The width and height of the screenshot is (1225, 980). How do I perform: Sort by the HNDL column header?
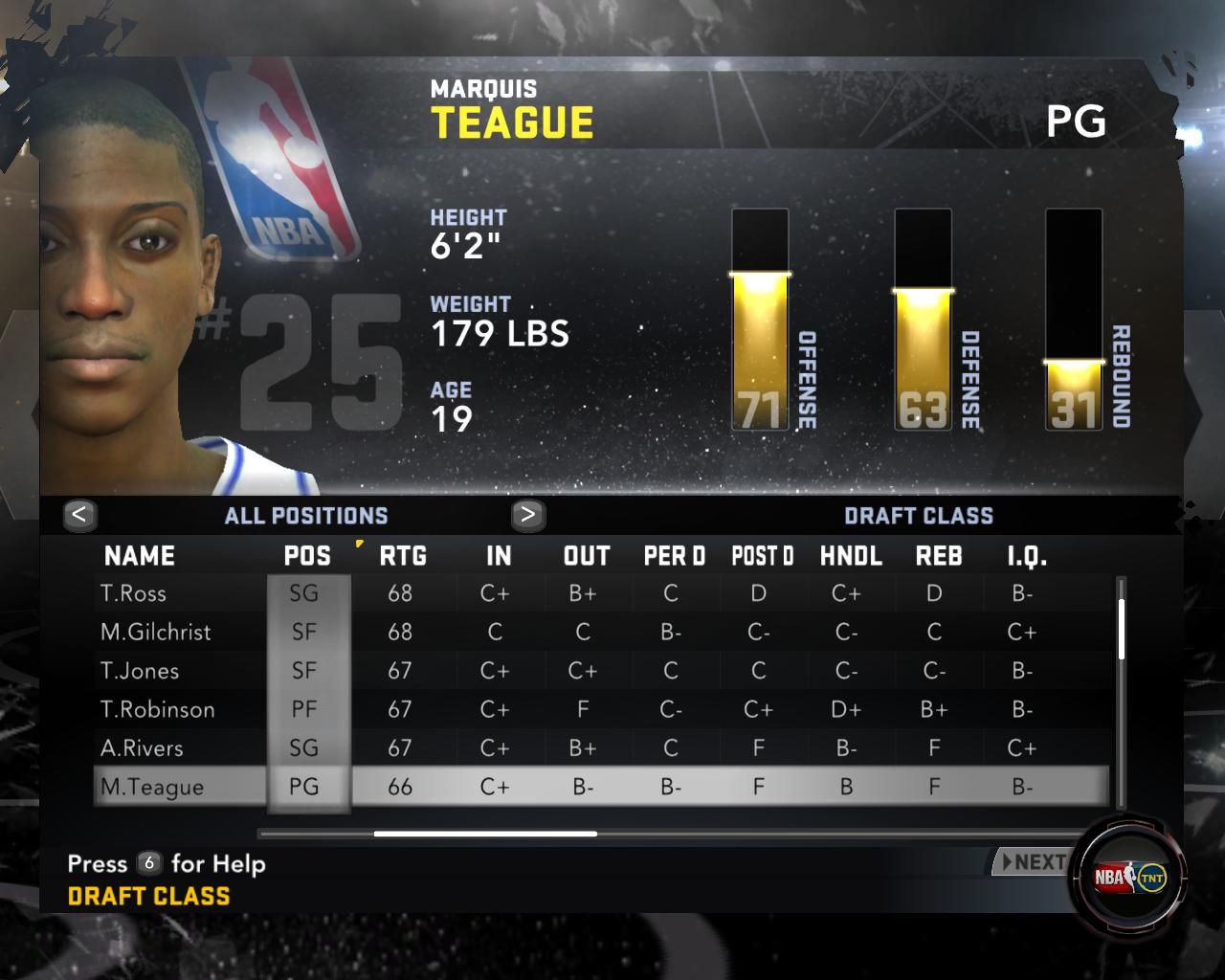[850, 556]
